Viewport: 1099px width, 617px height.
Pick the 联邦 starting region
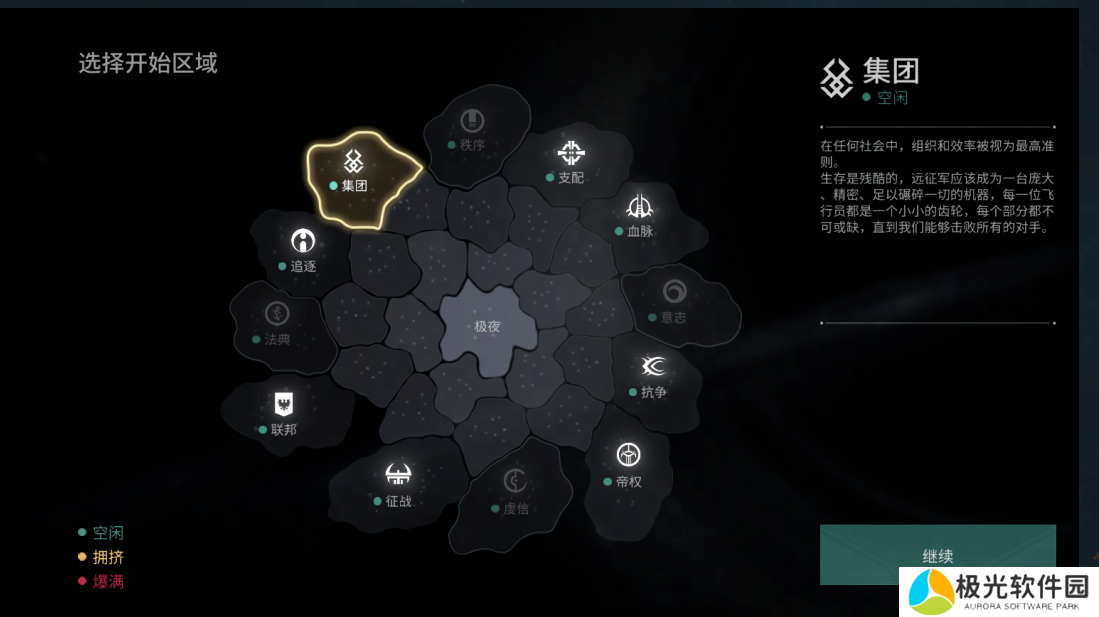[x=284, y=415]
